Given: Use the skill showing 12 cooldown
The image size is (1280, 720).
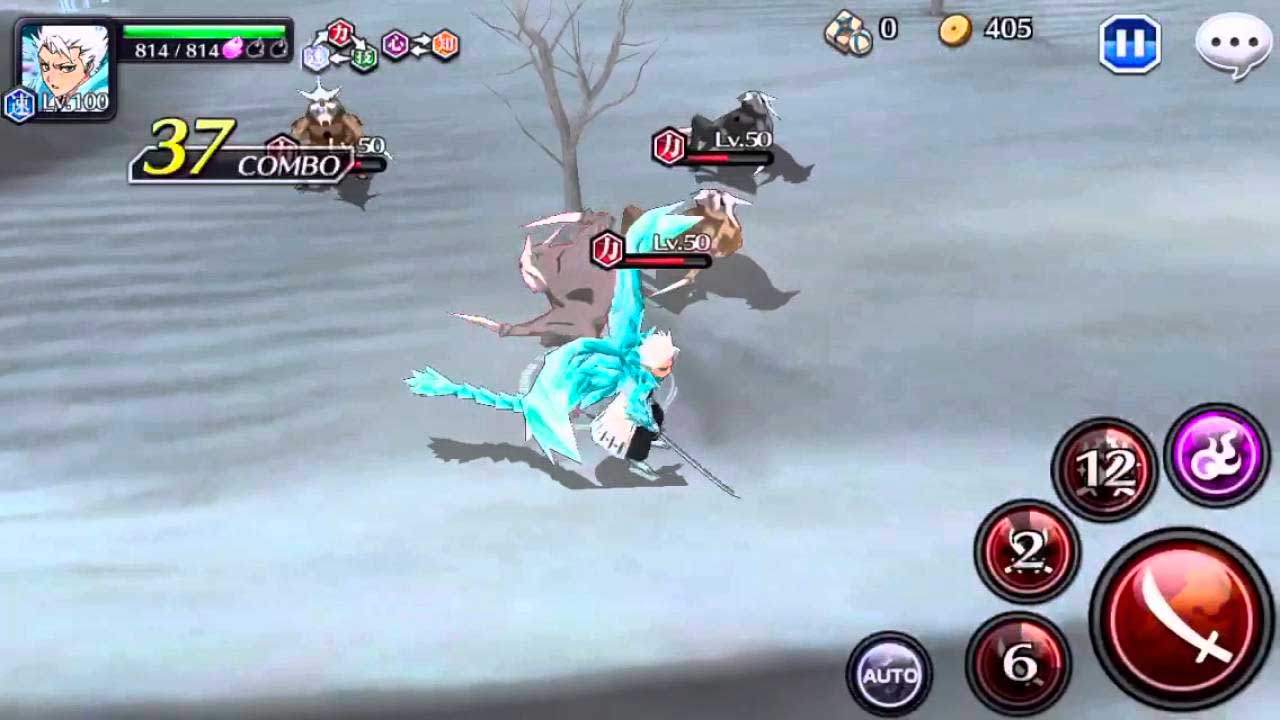Looking at the screenshot, I should (x=1105, y=468).
